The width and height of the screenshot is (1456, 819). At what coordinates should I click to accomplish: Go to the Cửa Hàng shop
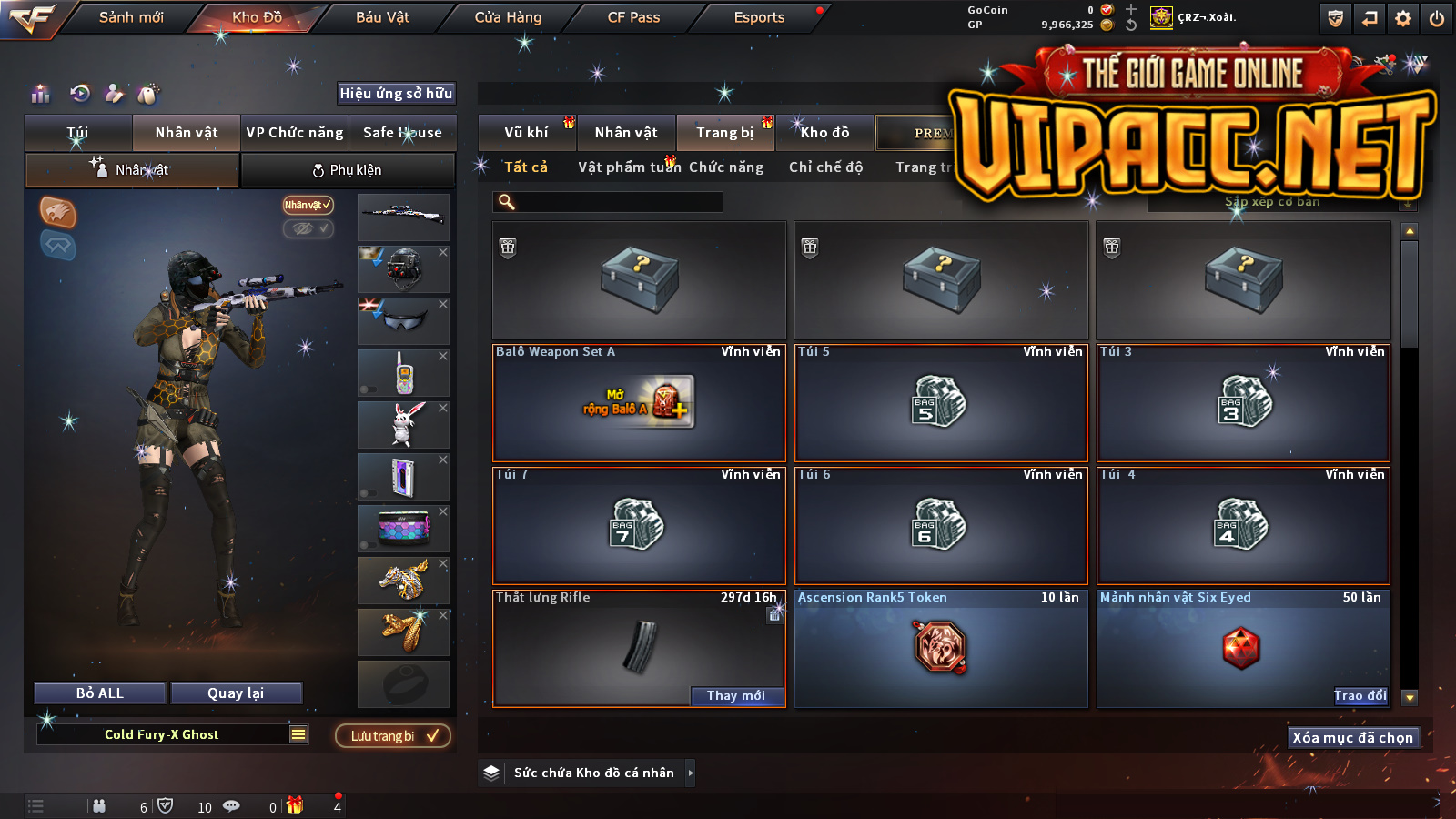point(508,17)
